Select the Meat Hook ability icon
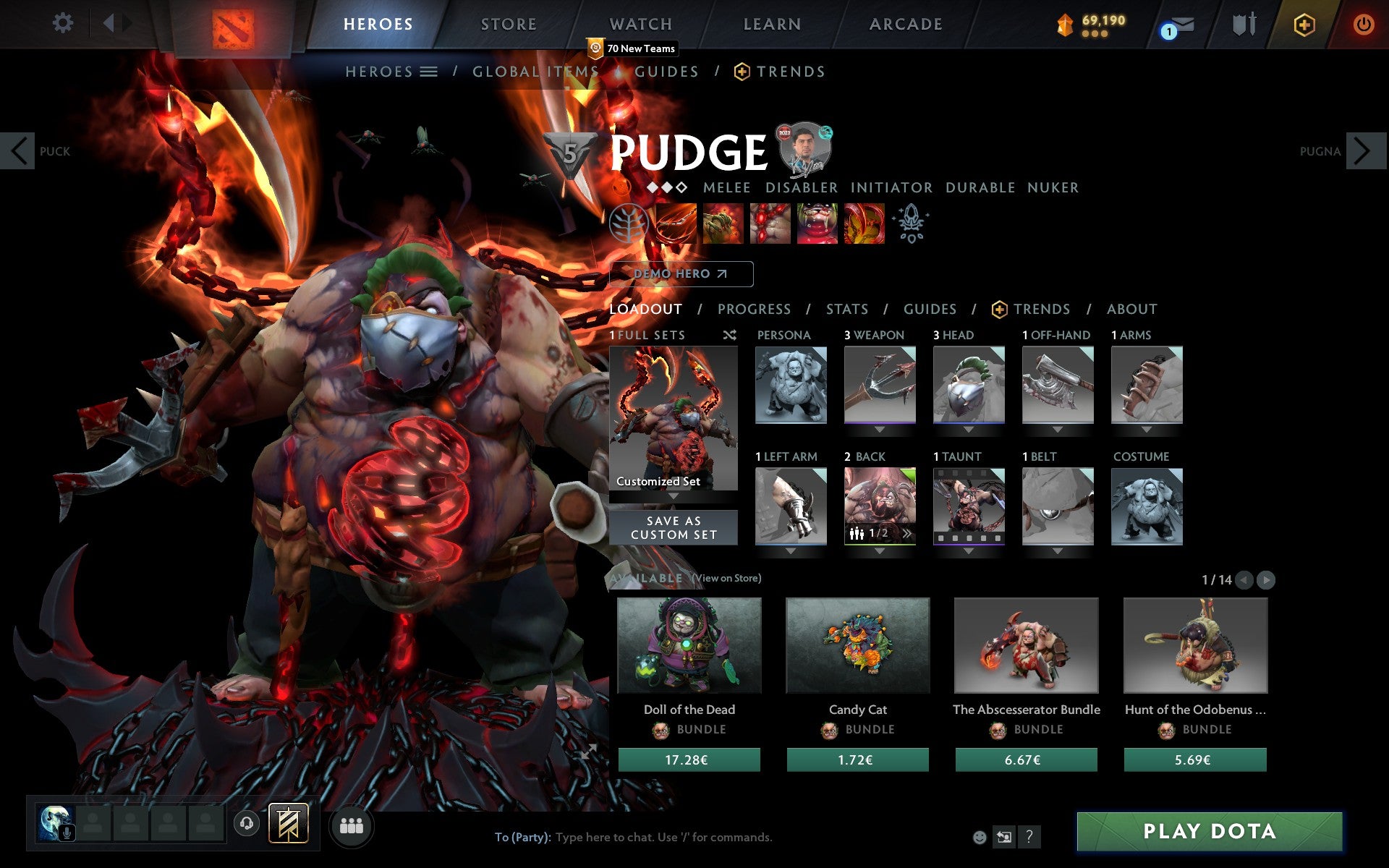 point(676,223)
